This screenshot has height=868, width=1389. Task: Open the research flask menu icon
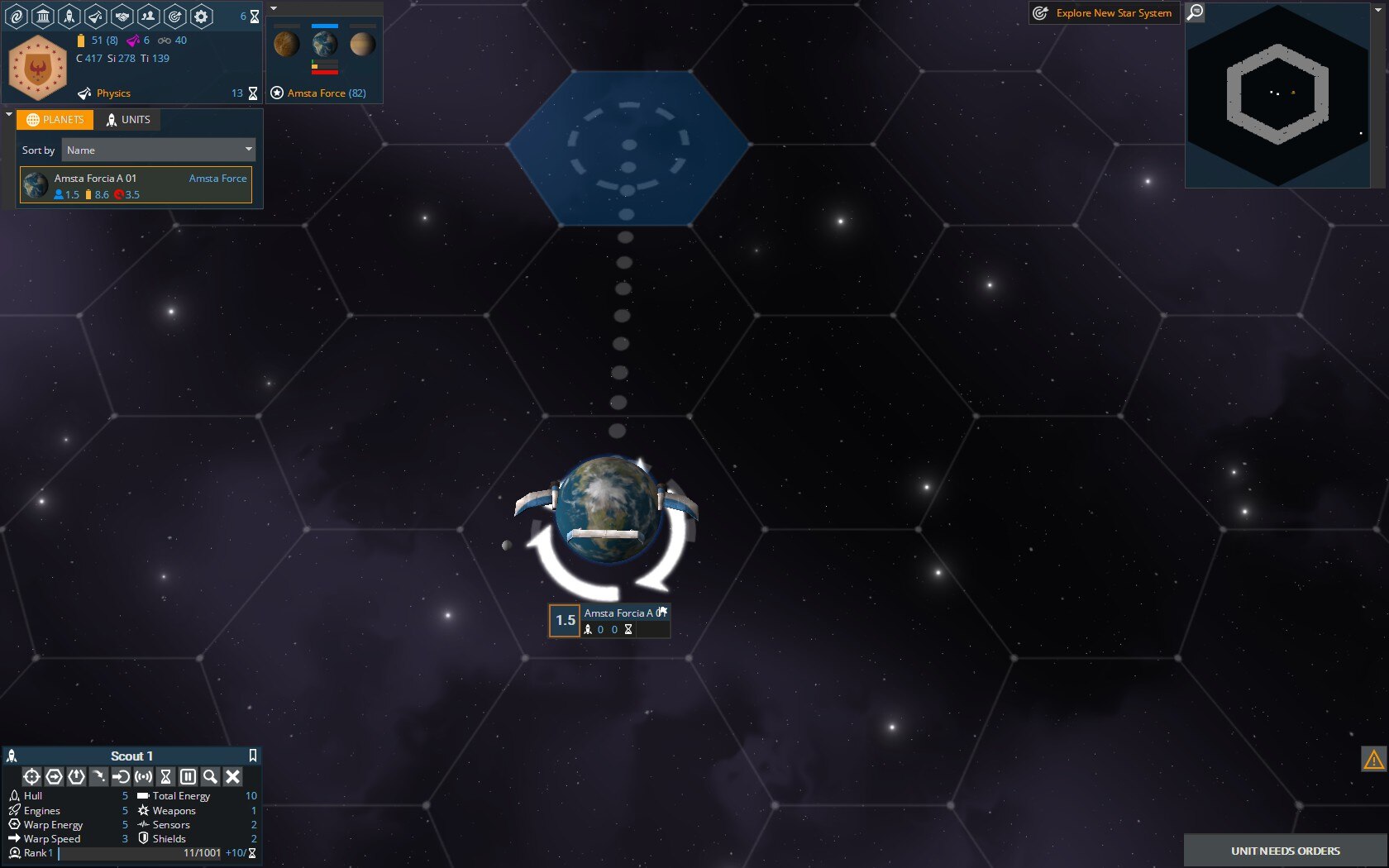[x=96, y=16]
